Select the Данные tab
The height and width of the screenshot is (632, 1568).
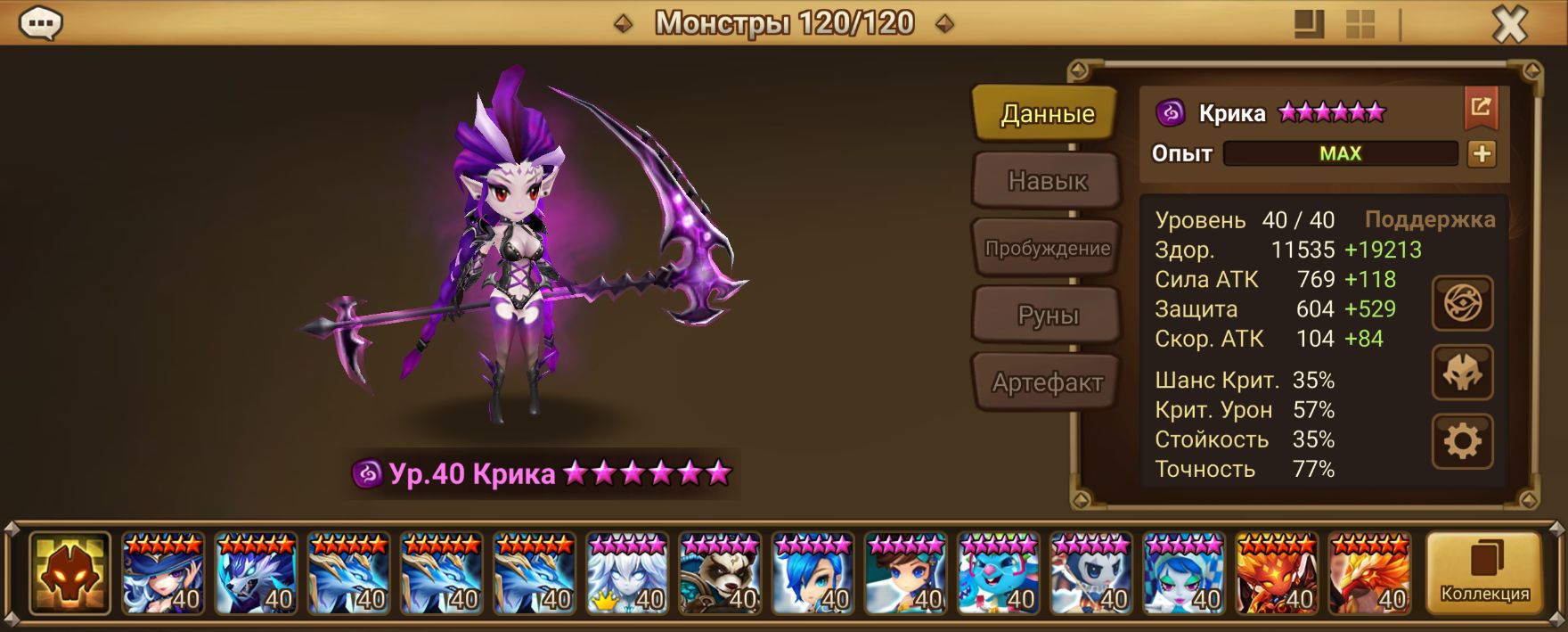(x=1047, y=113)
